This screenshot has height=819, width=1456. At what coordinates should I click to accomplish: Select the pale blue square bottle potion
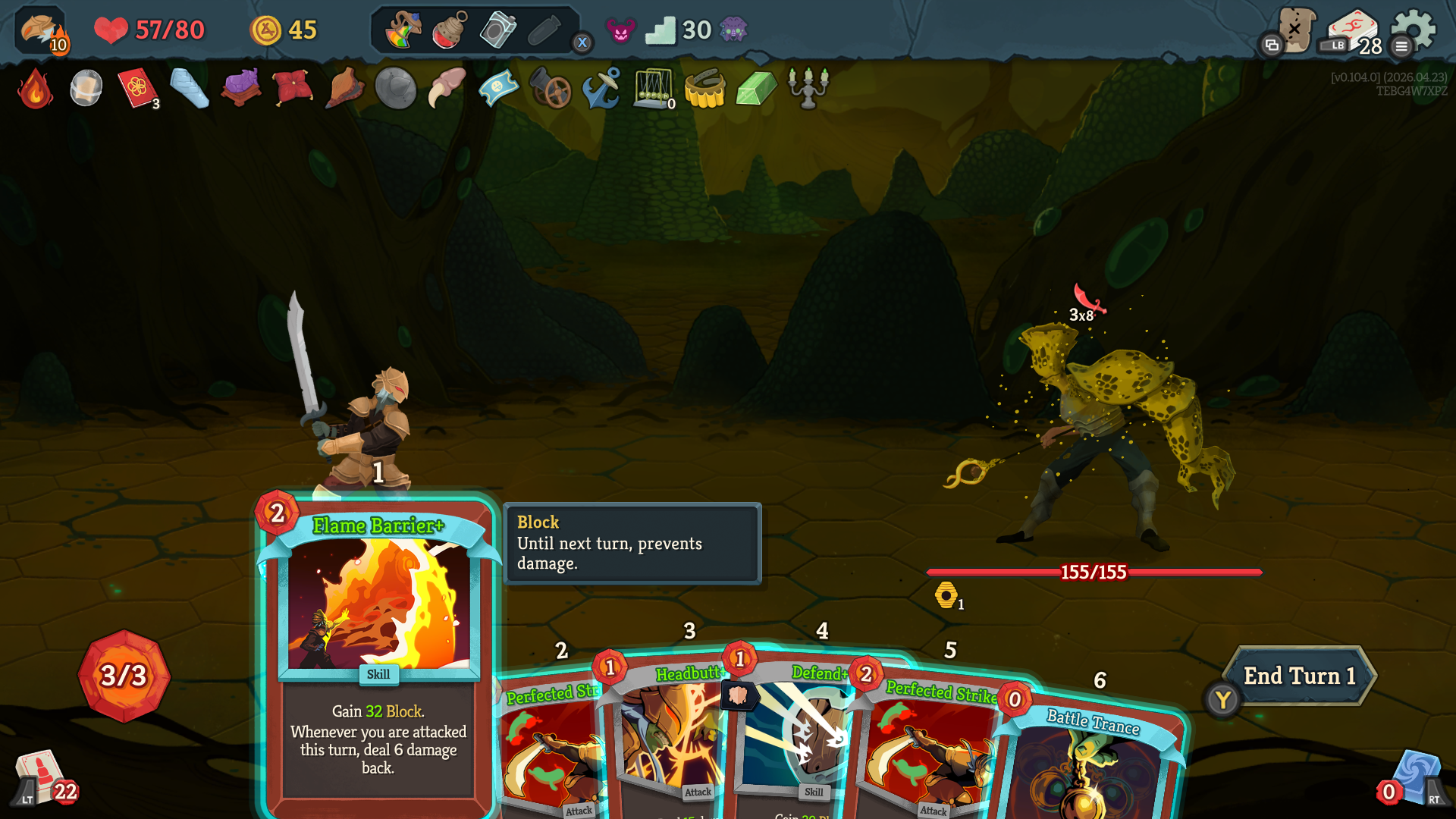pos(497,30)
